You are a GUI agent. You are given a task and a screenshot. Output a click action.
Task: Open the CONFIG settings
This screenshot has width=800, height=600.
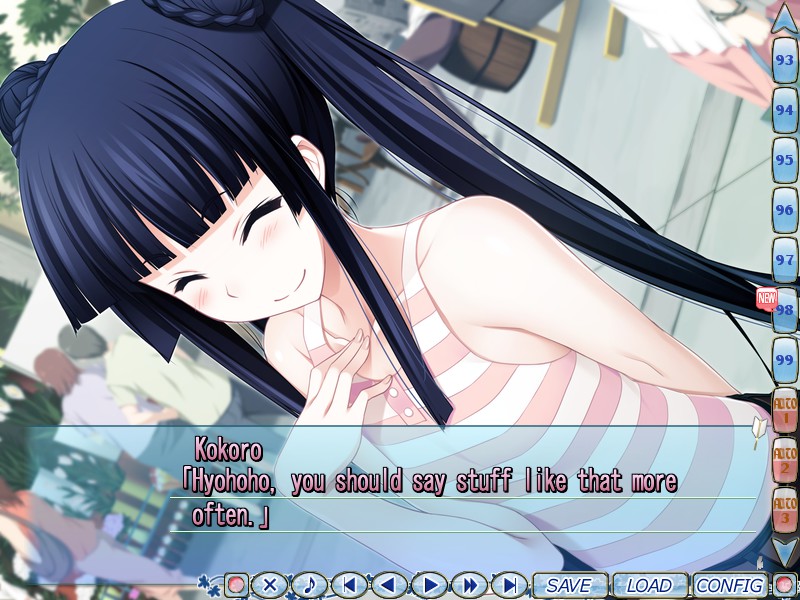pos(729,585)
